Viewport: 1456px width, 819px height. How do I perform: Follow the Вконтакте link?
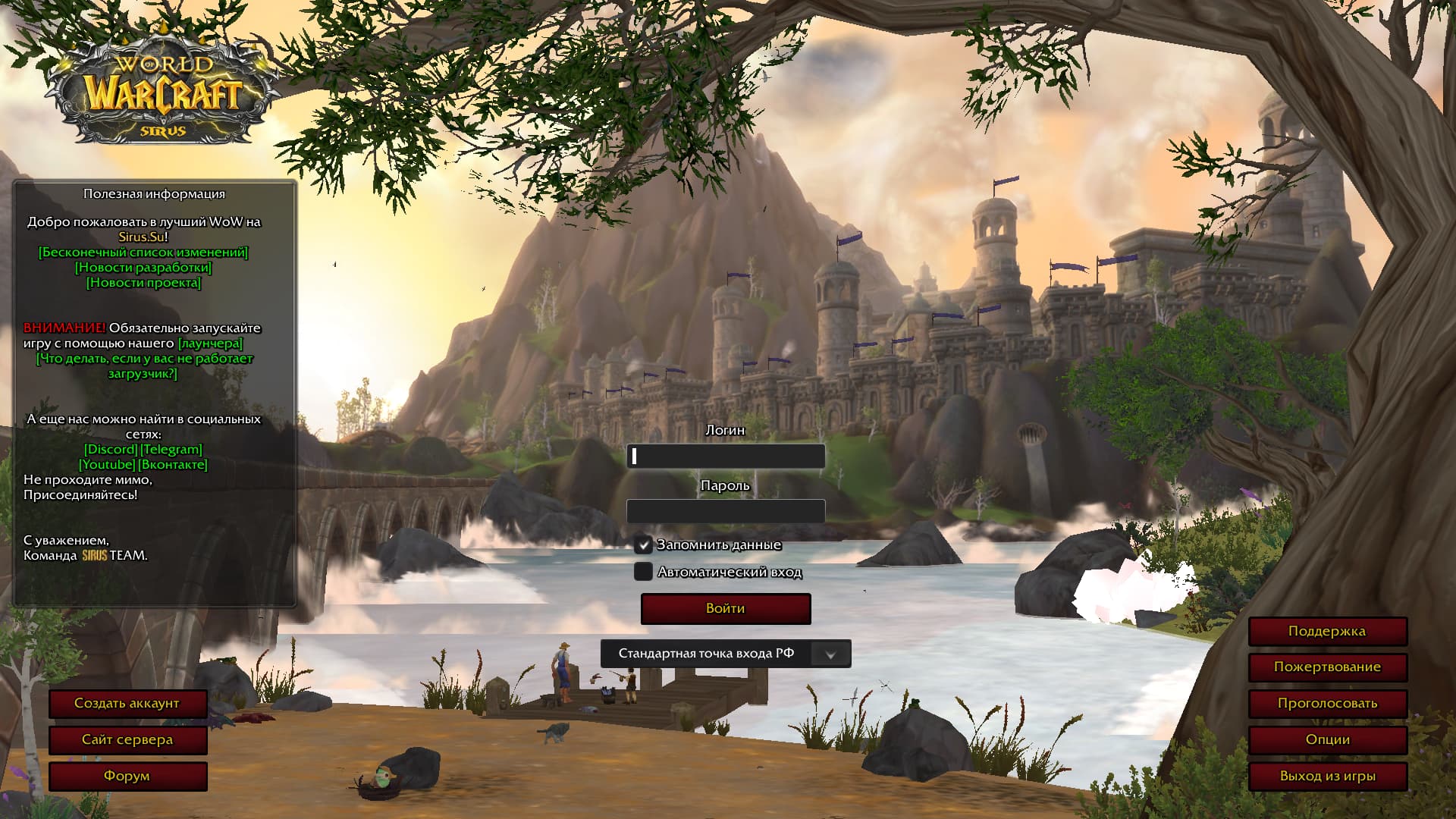173,465
